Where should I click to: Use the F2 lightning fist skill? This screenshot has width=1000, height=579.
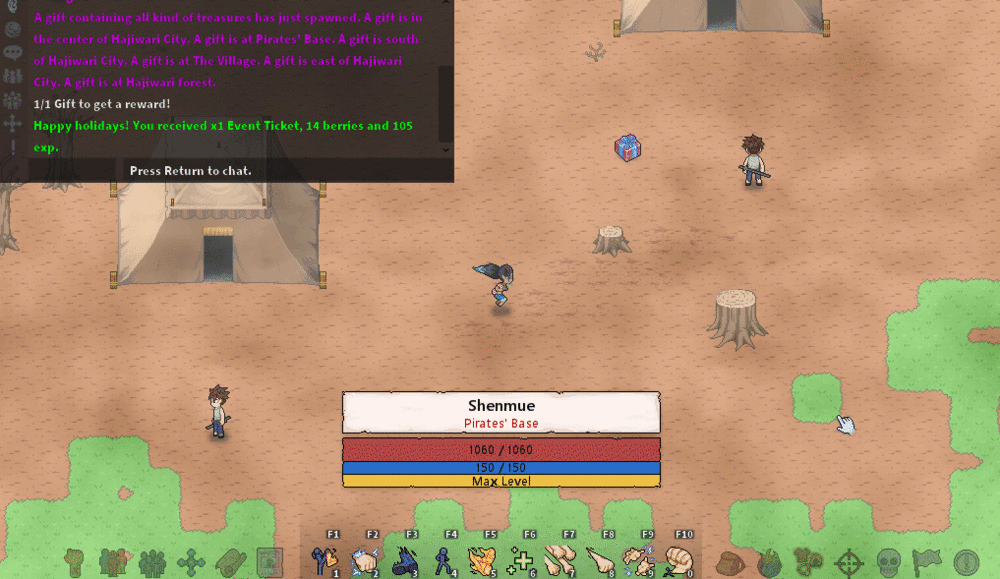pyautogui.click(x=364, y=559)
